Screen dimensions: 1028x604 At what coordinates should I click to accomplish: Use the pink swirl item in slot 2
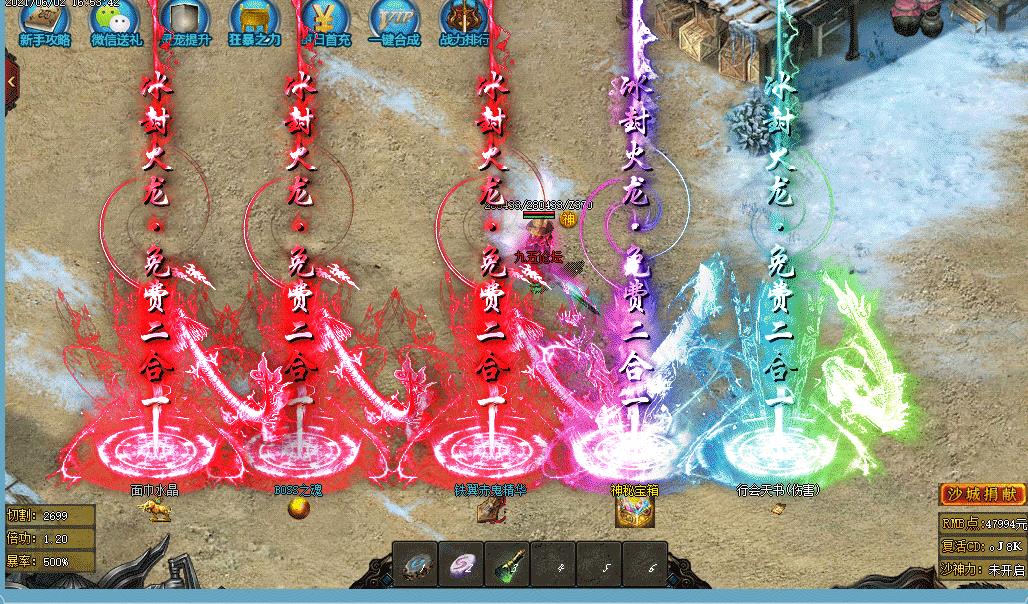point(460,564)
